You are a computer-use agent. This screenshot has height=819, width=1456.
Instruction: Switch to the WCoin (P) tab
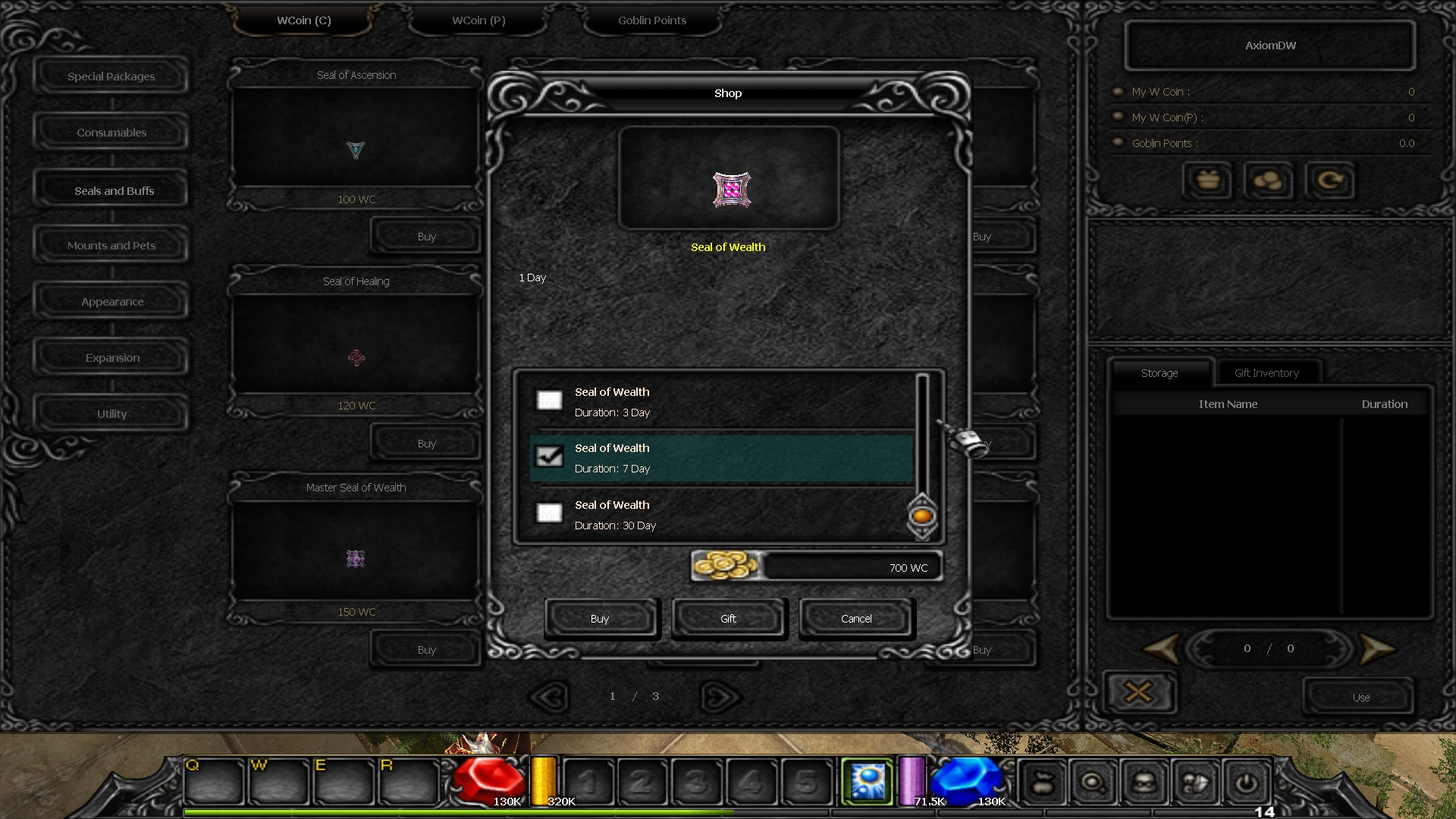(479, 20)
